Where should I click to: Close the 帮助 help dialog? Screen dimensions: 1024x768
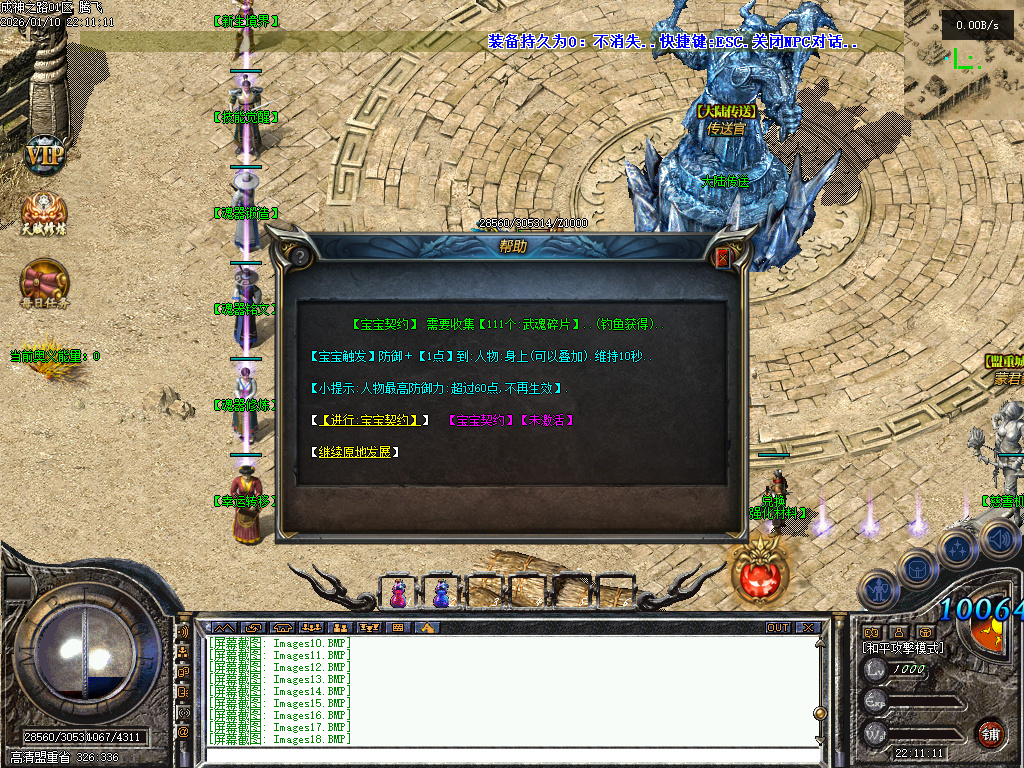coord(723,257)
